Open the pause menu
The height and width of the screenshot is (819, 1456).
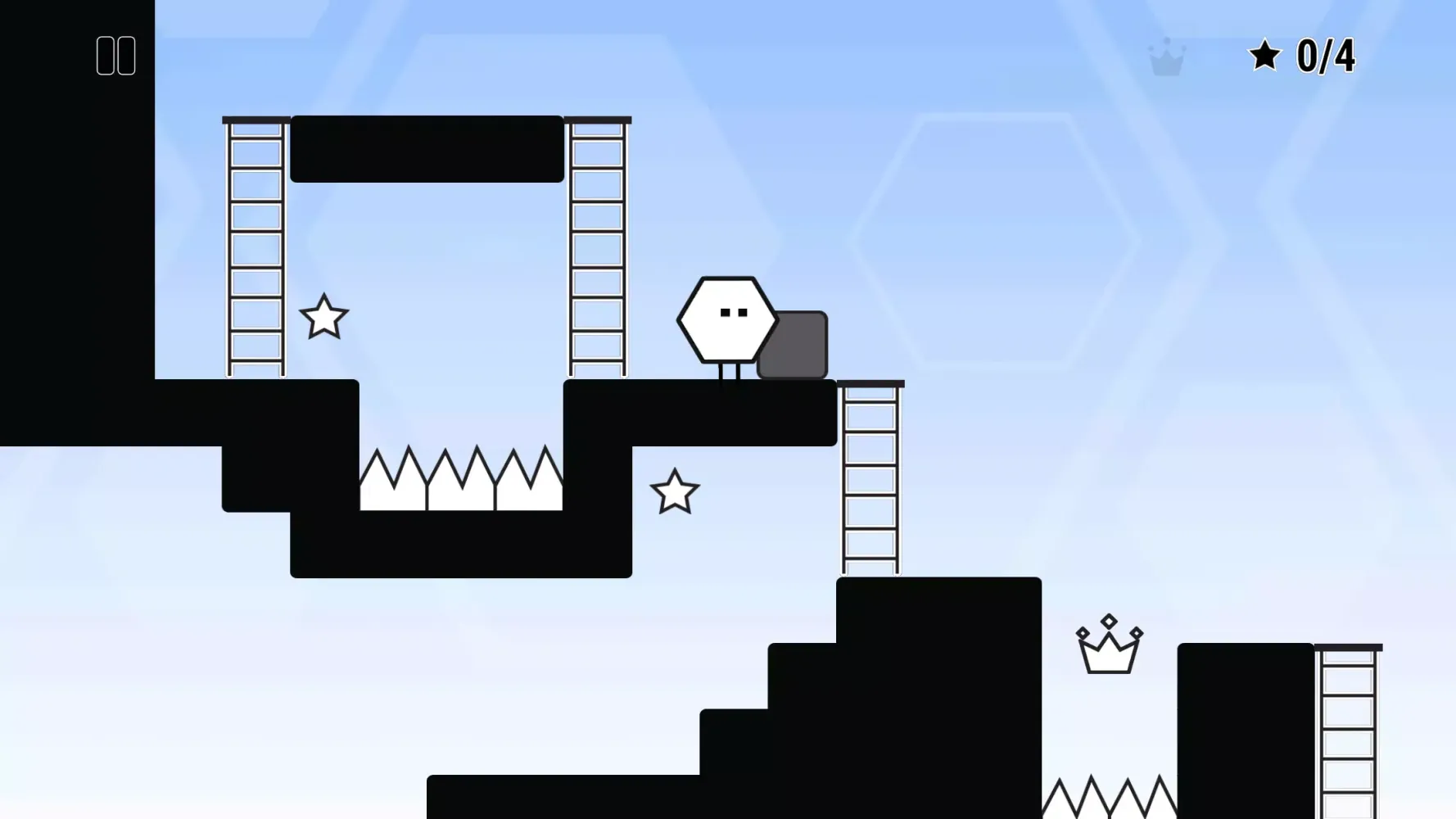pos(115,55)
